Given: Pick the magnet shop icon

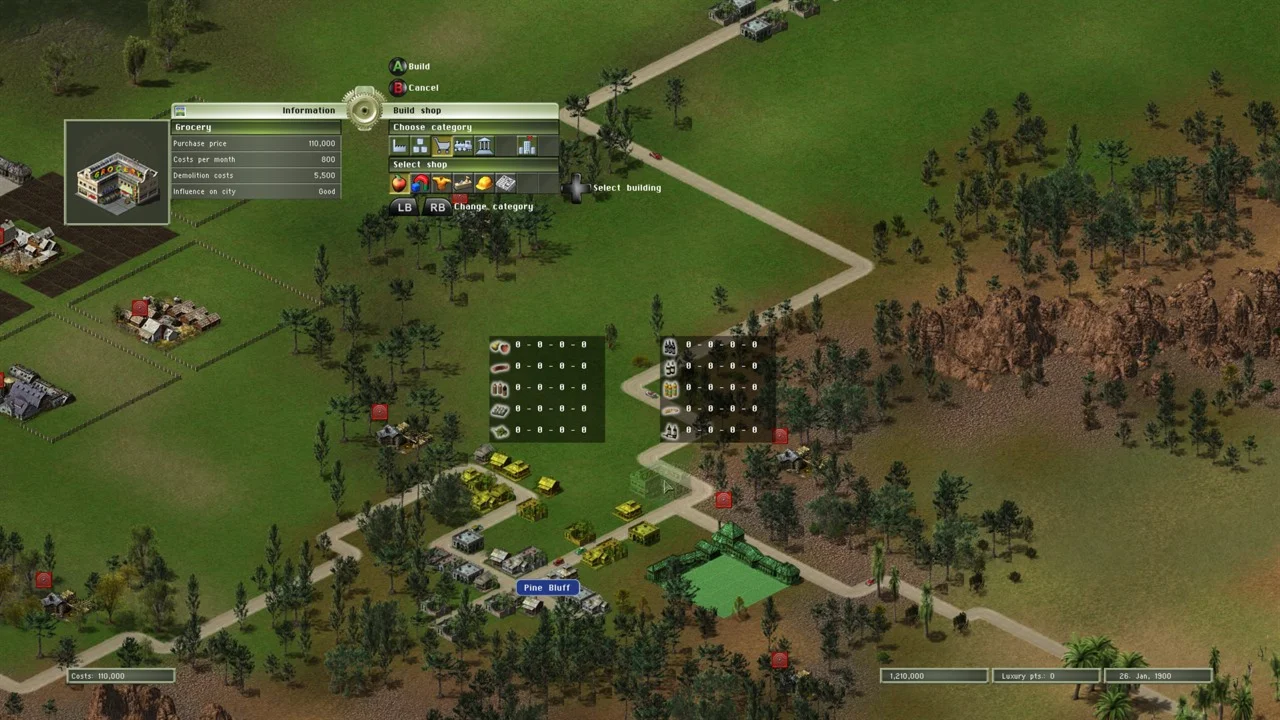Looking at the screenshot, I should click(420, 183).
